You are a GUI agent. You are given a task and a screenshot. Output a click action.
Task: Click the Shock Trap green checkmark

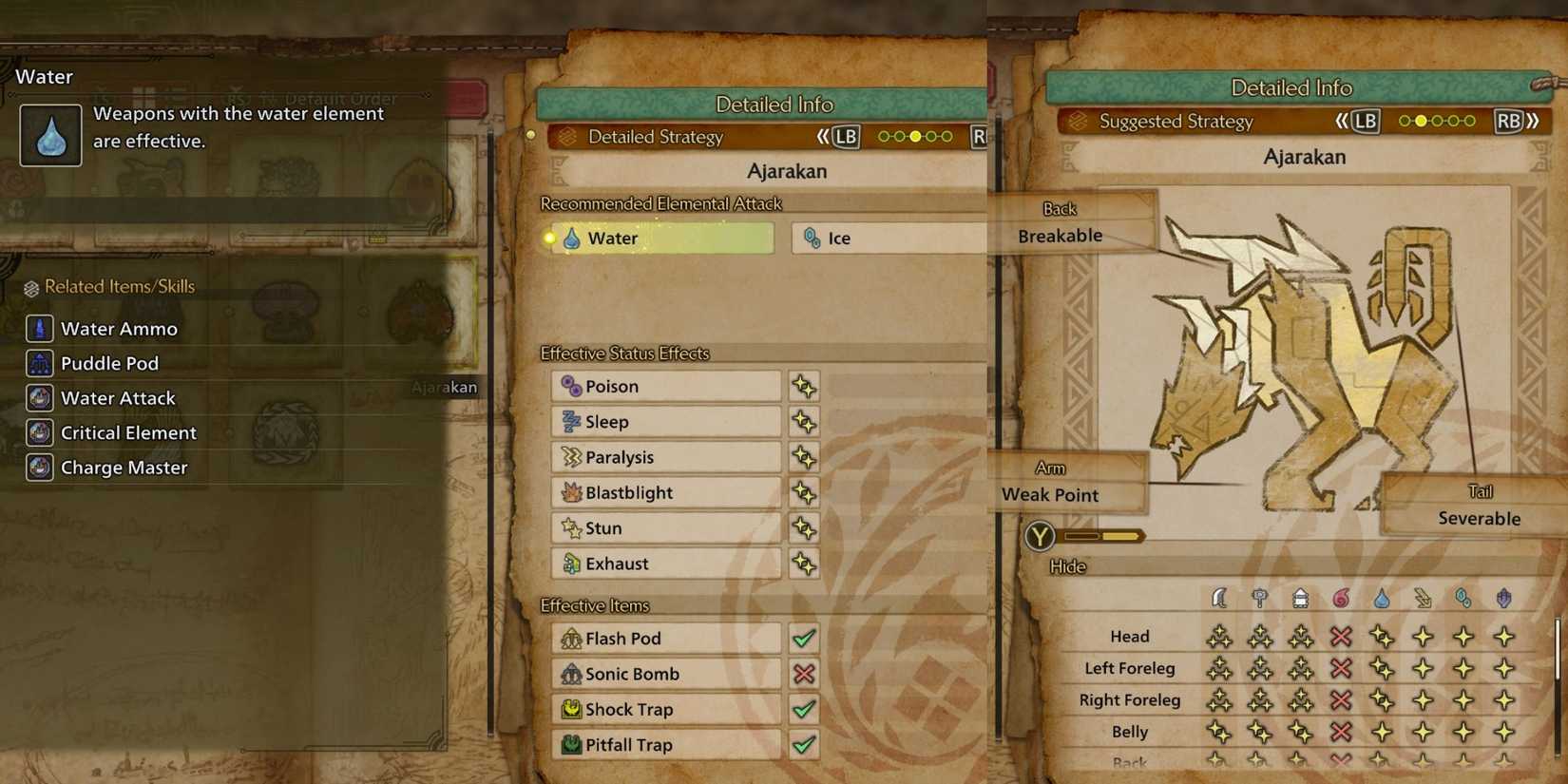pyautogui.click(x=803, y=709)
